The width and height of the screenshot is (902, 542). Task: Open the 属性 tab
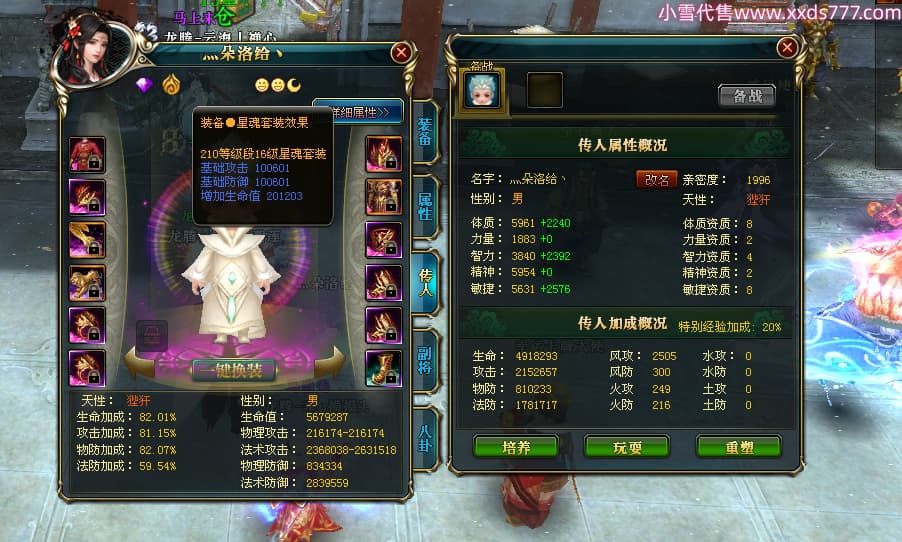425,207
